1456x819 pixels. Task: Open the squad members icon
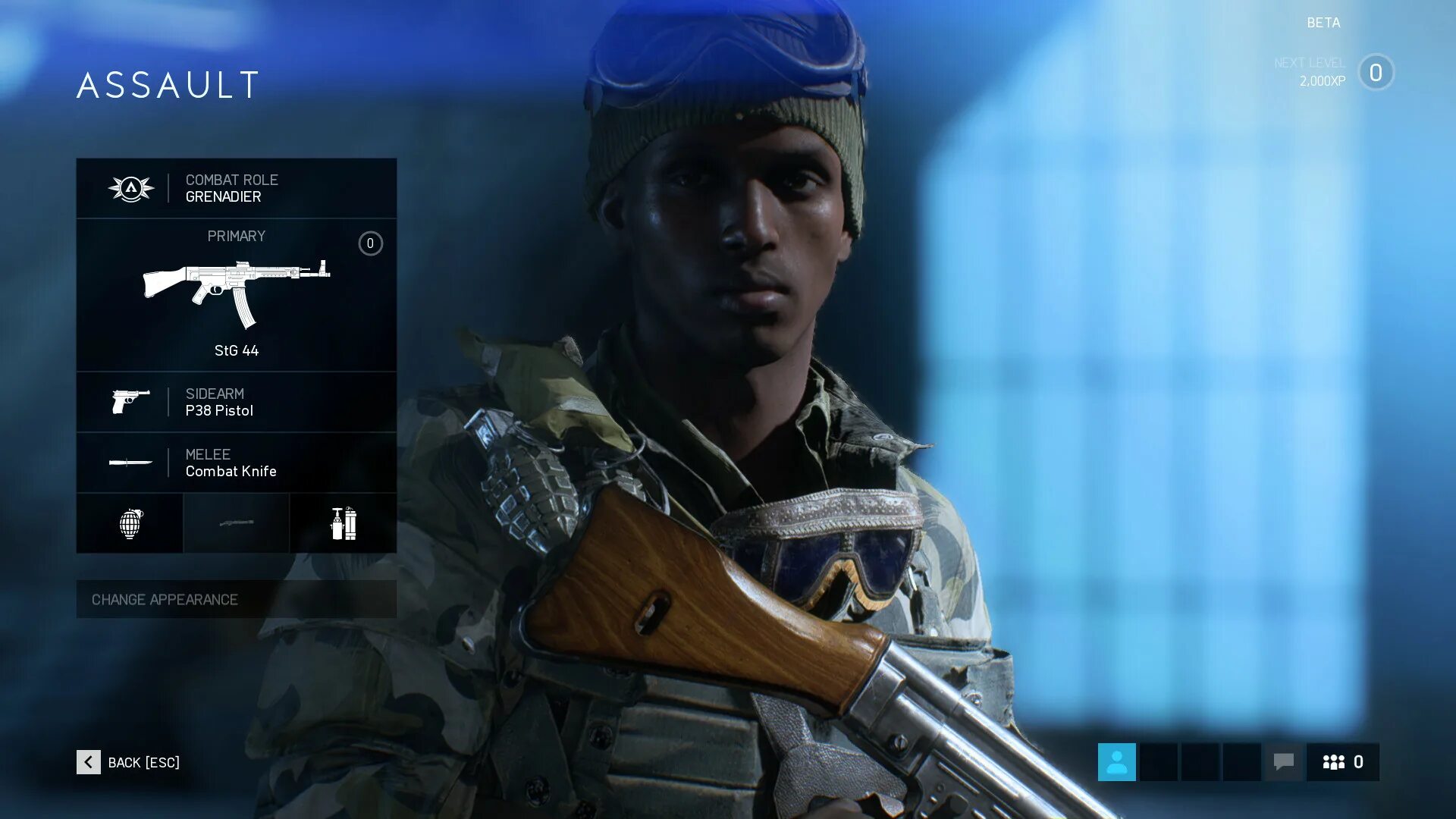[1342, 762]
